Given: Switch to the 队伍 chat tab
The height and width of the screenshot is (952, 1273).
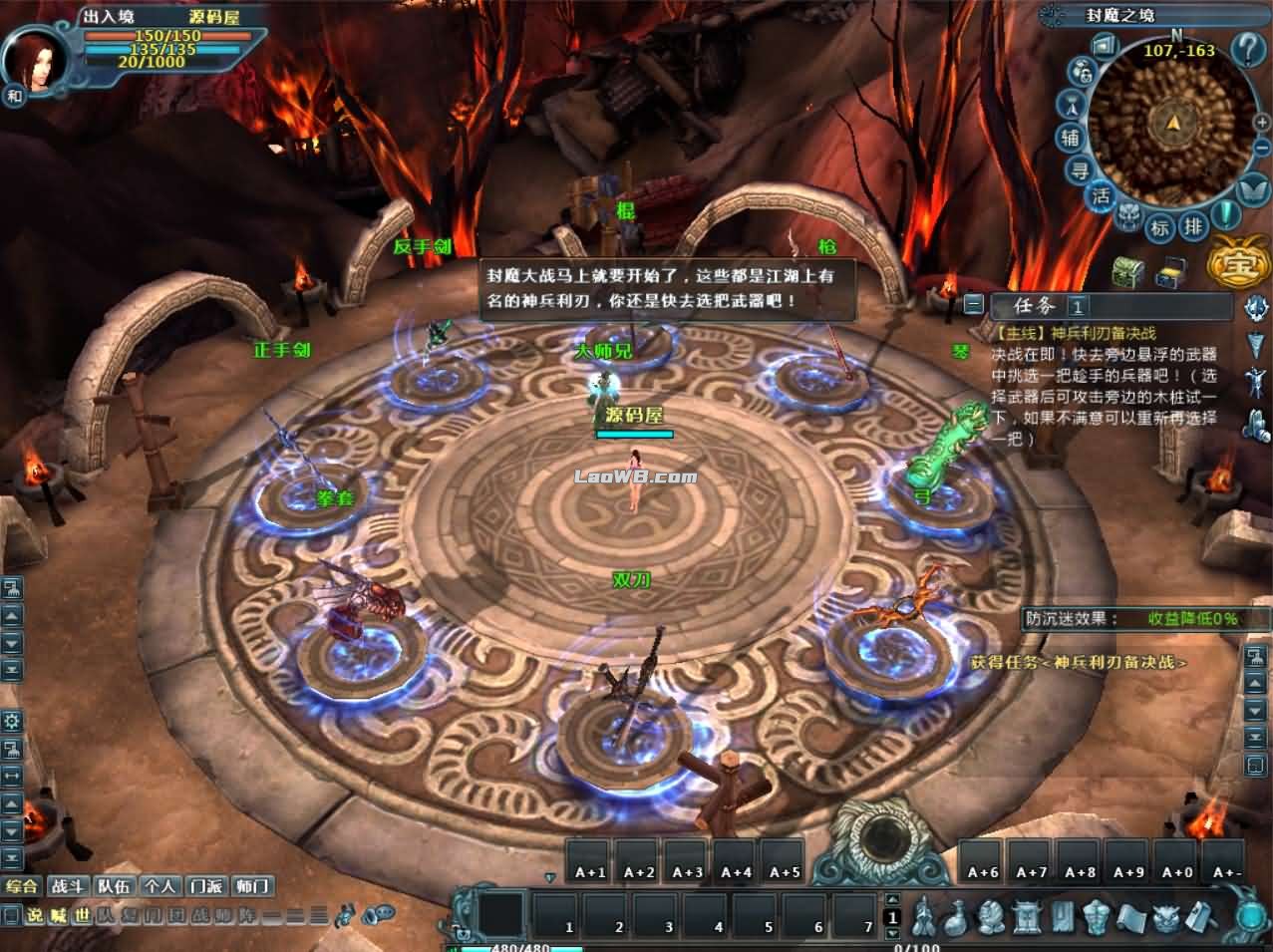Looking at the screenshot, I should click(114, 885).
